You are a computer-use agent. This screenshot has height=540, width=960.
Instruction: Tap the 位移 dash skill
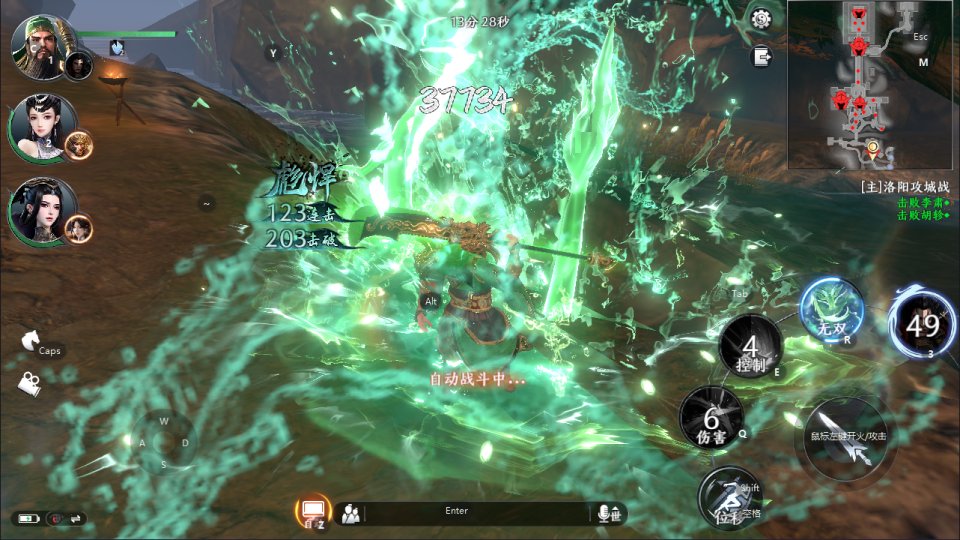click(x=730, y=498)
